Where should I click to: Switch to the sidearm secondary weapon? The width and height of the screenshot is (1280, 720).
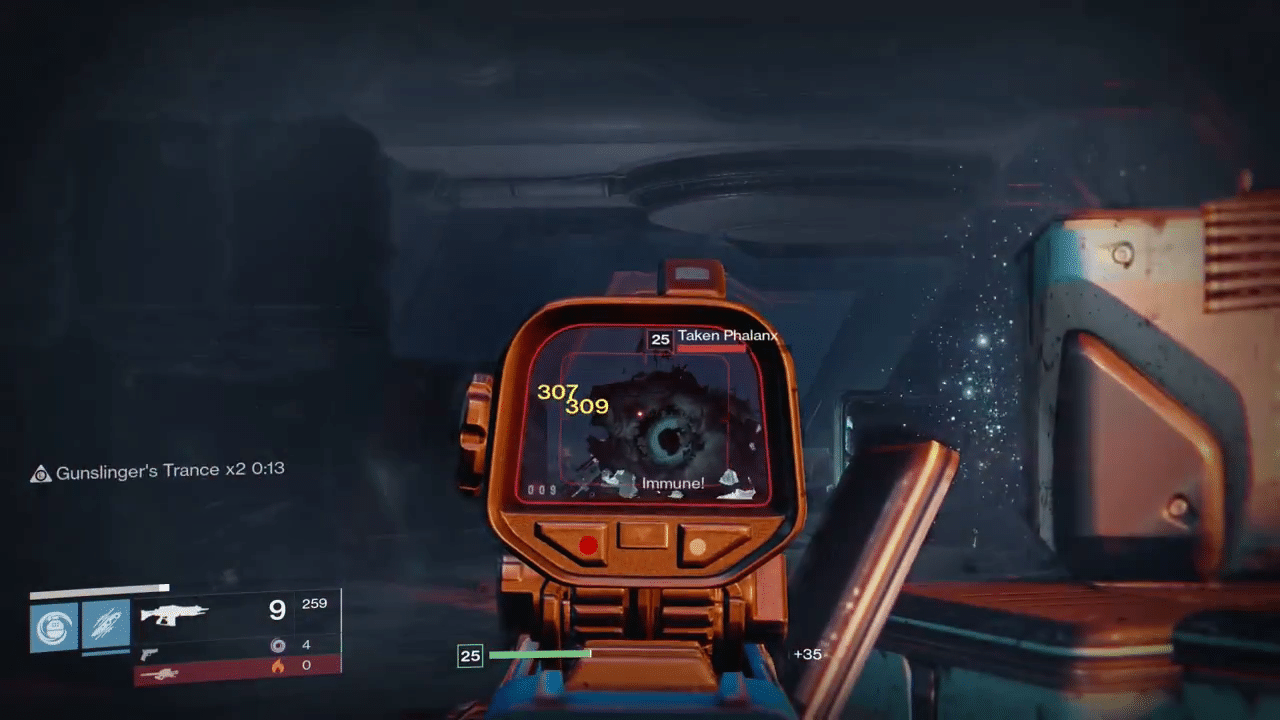click(149, 653)
